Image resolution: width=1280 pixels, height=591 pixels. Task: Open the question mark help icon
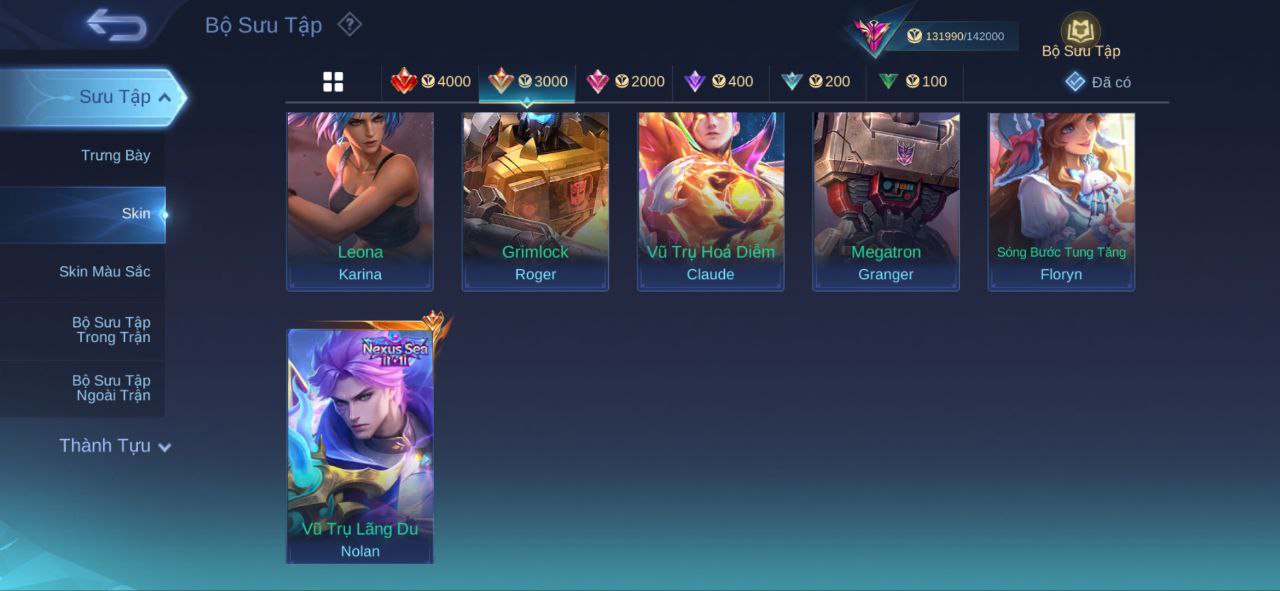pyautogui.click(x=349, y=24)
